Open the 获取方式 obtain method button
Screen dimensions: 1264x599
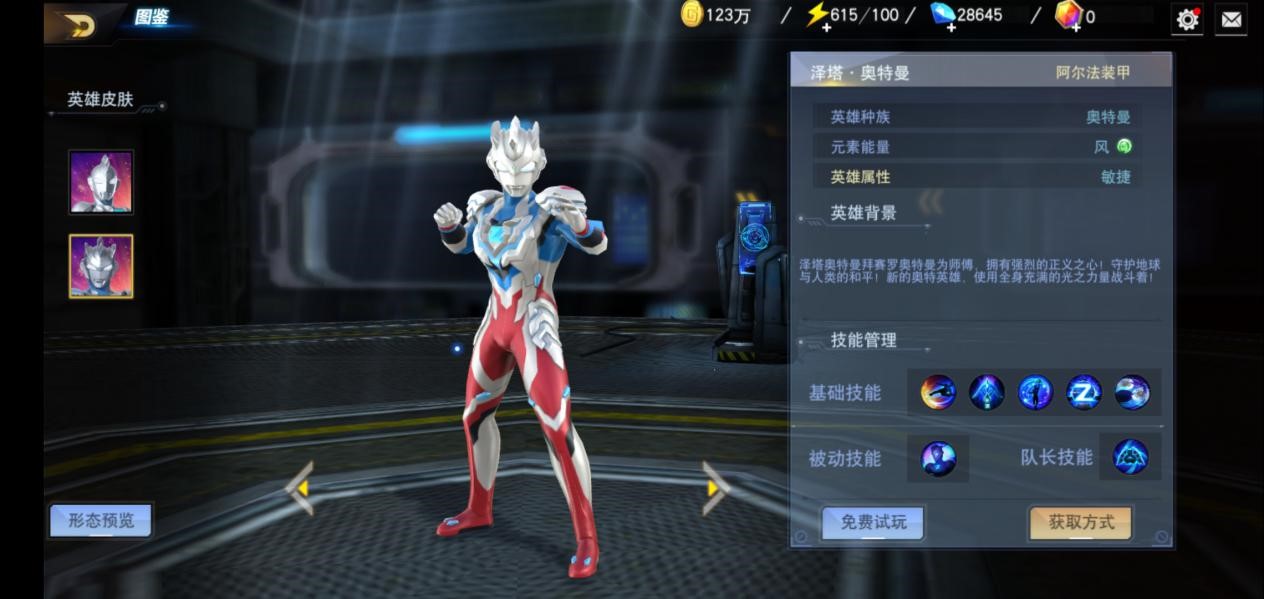point(1080,522)
